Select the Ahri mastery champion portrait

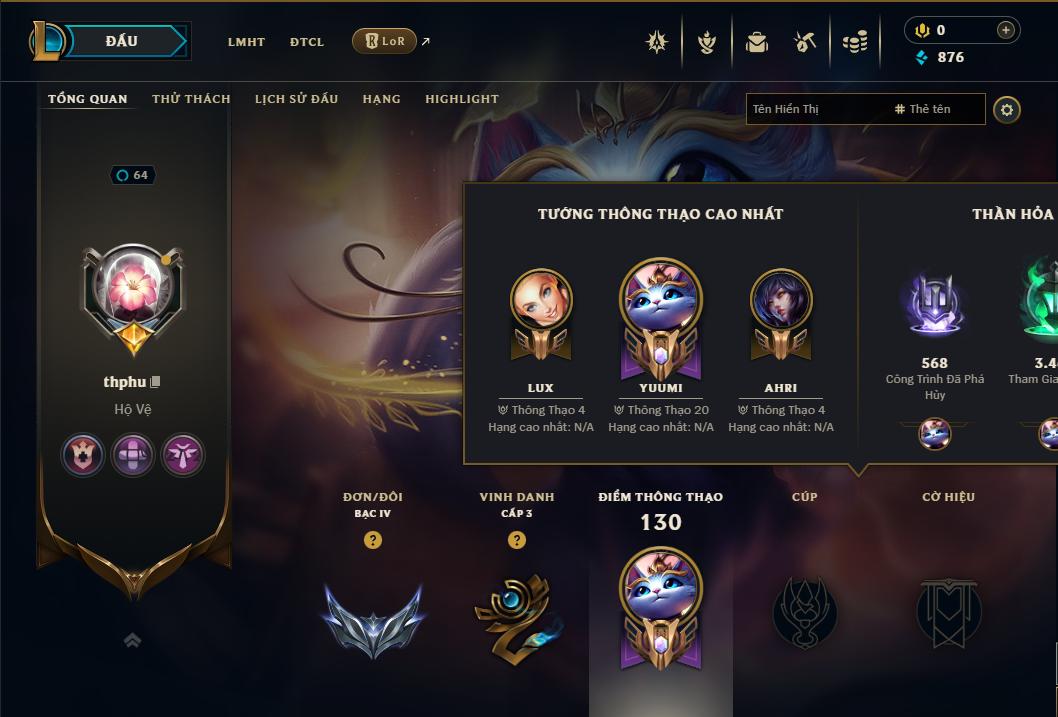point(781,300)
